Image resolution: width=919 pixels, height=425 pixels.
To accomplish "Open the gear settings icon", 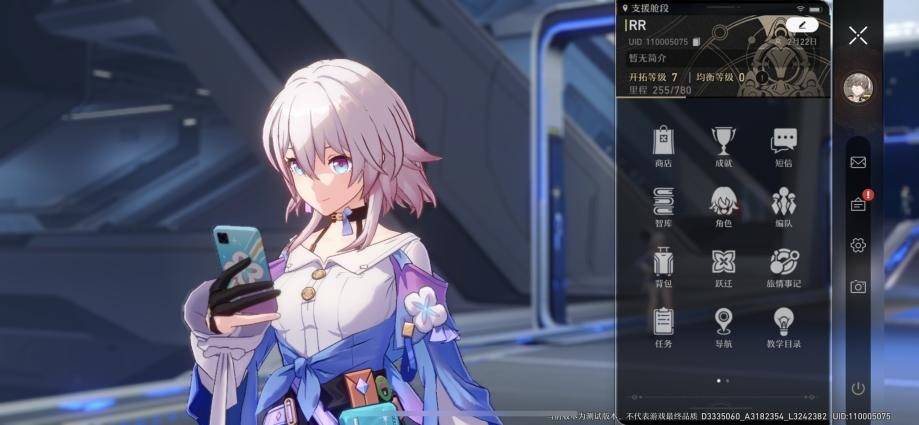I will [858, 245].
